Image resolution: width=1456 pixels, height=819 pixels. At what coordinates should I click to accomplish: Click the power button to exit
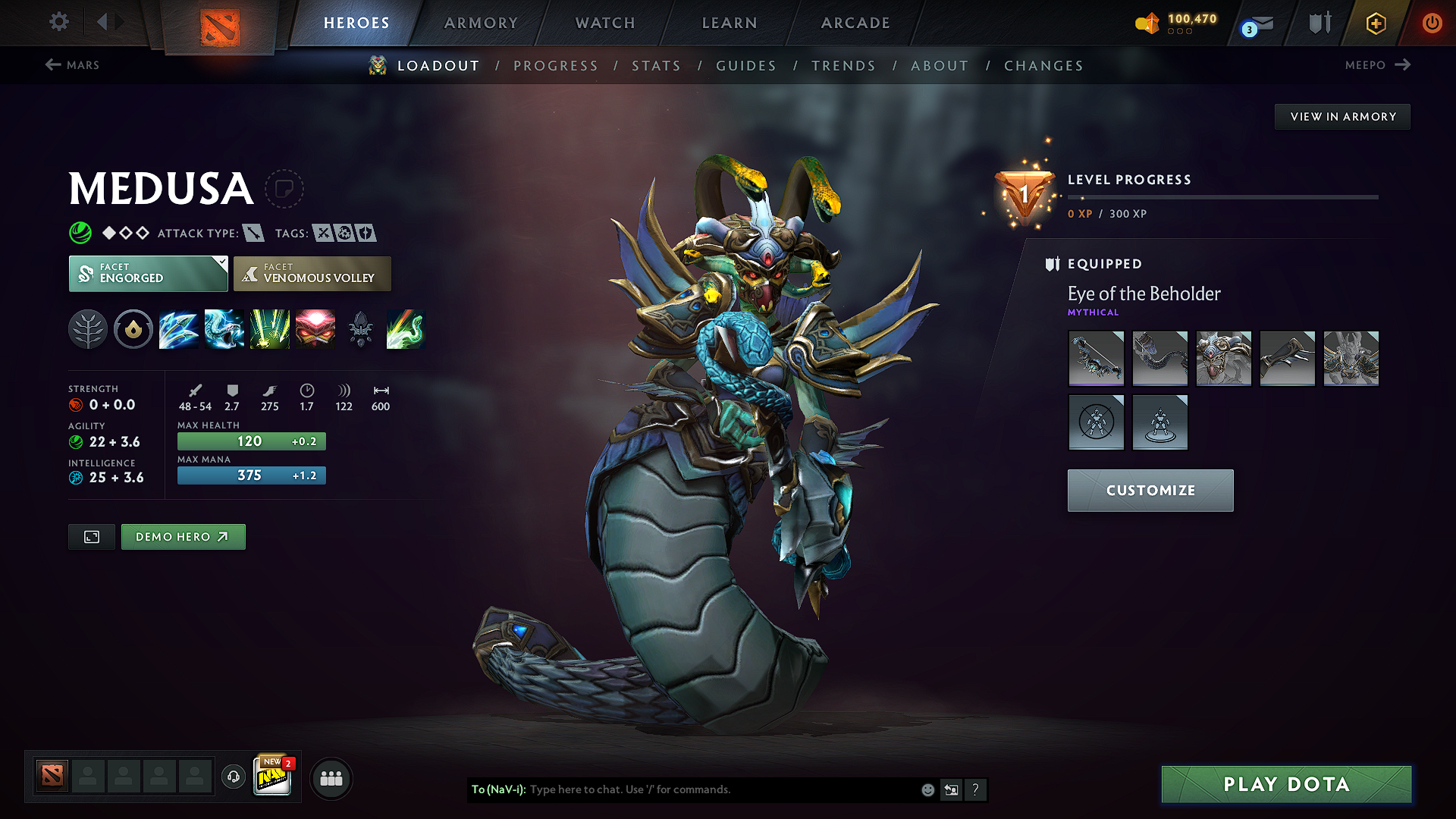click(1432, 23)
